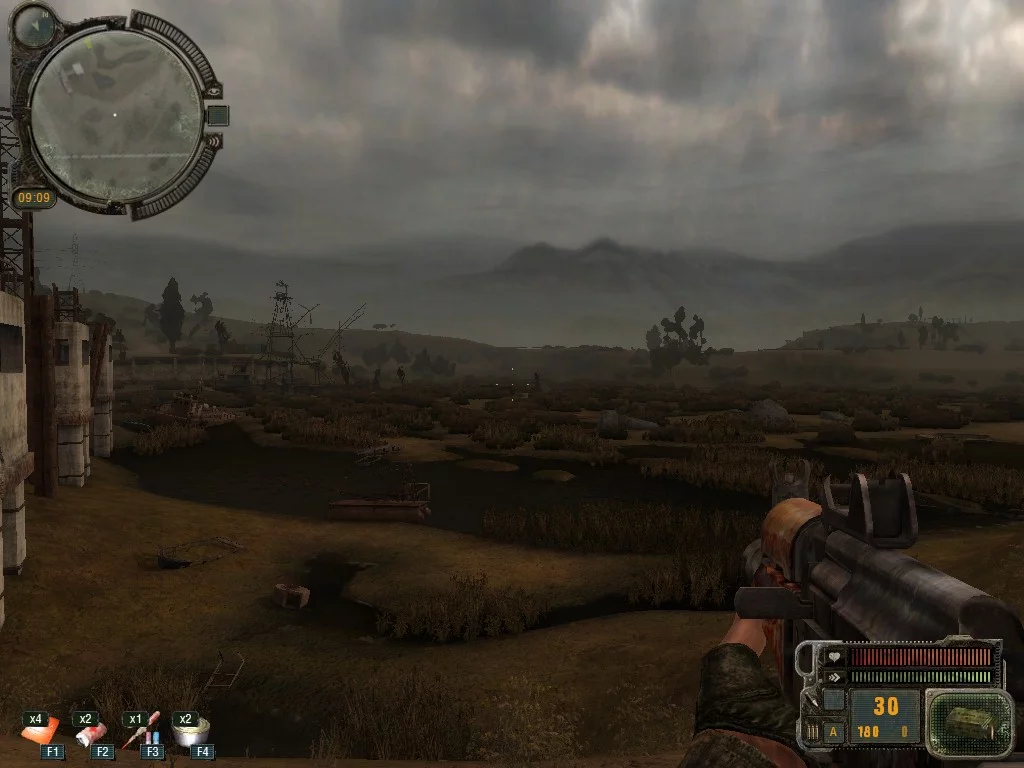1024x768 pixels.
Task: Select the food can quick slot
Action: [187, 731]
